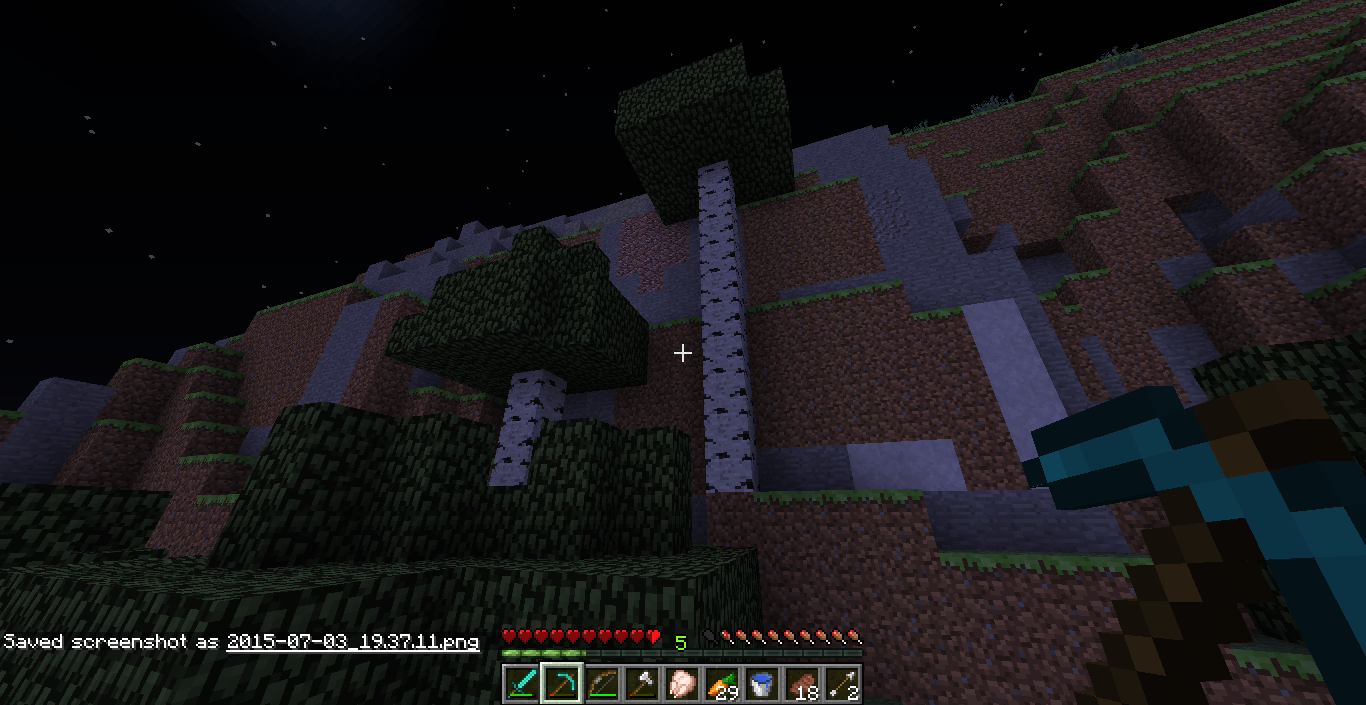Open the saved screenshot filename link
The width and height of the screenshot is (1366, 705).
pos(352,641)
